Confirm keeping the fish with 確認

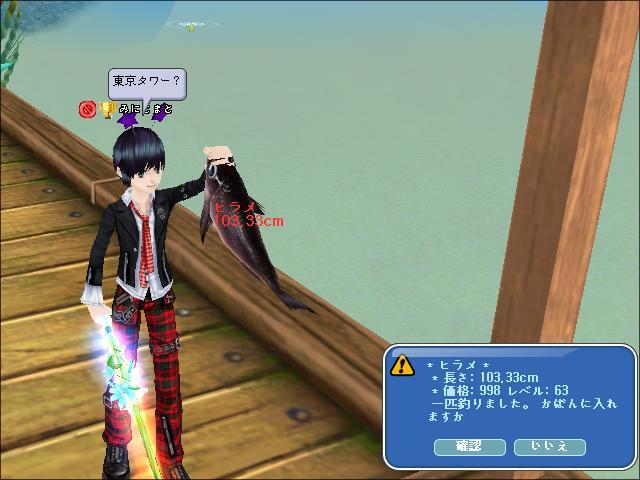tap(469, 447)
